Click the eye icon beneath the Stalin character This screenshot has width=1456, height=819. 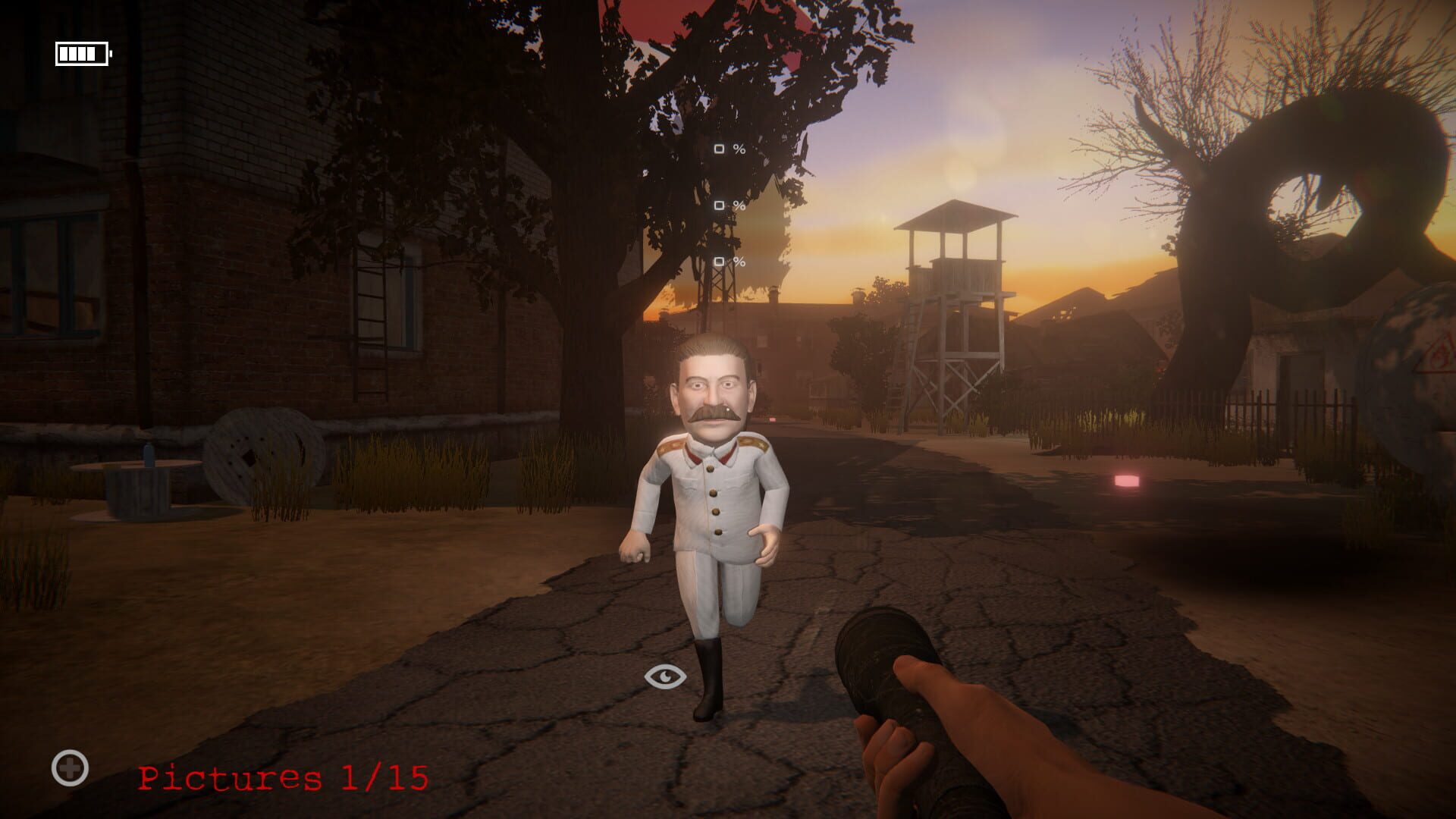[666, 675]
